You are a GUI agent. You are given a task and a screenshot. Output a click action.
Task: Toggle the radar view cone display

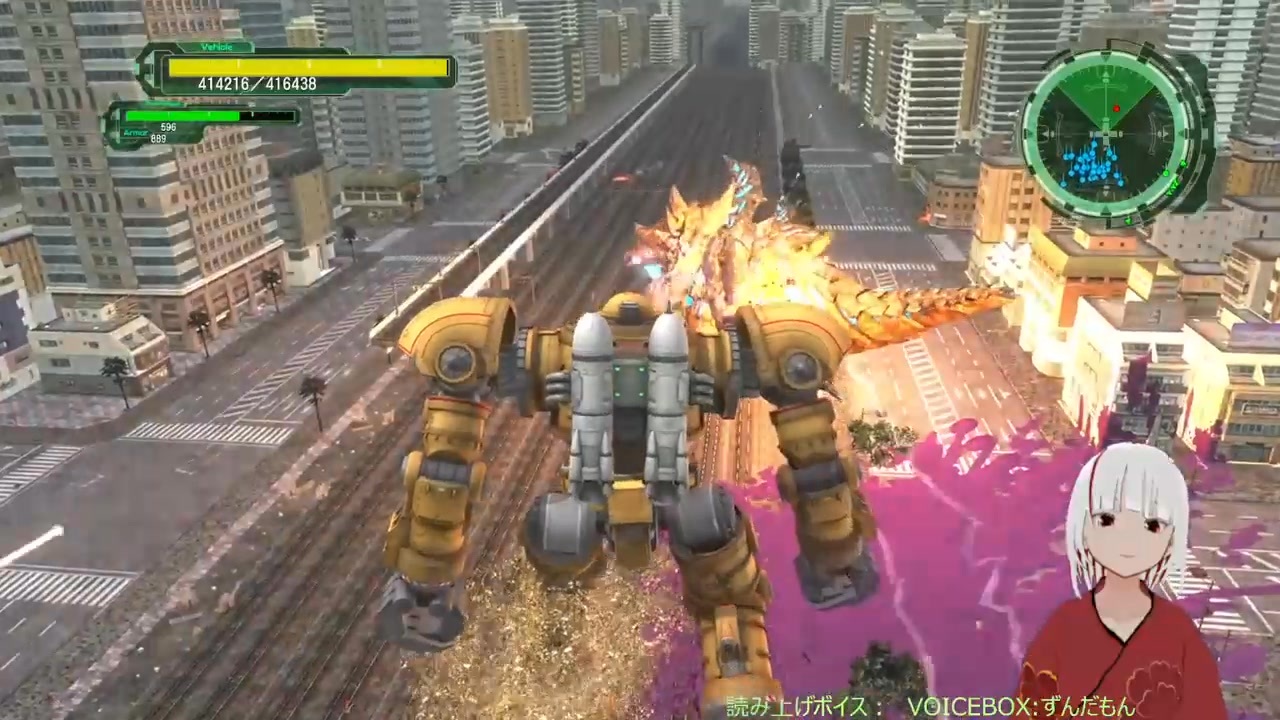(x=1106, y=95)
